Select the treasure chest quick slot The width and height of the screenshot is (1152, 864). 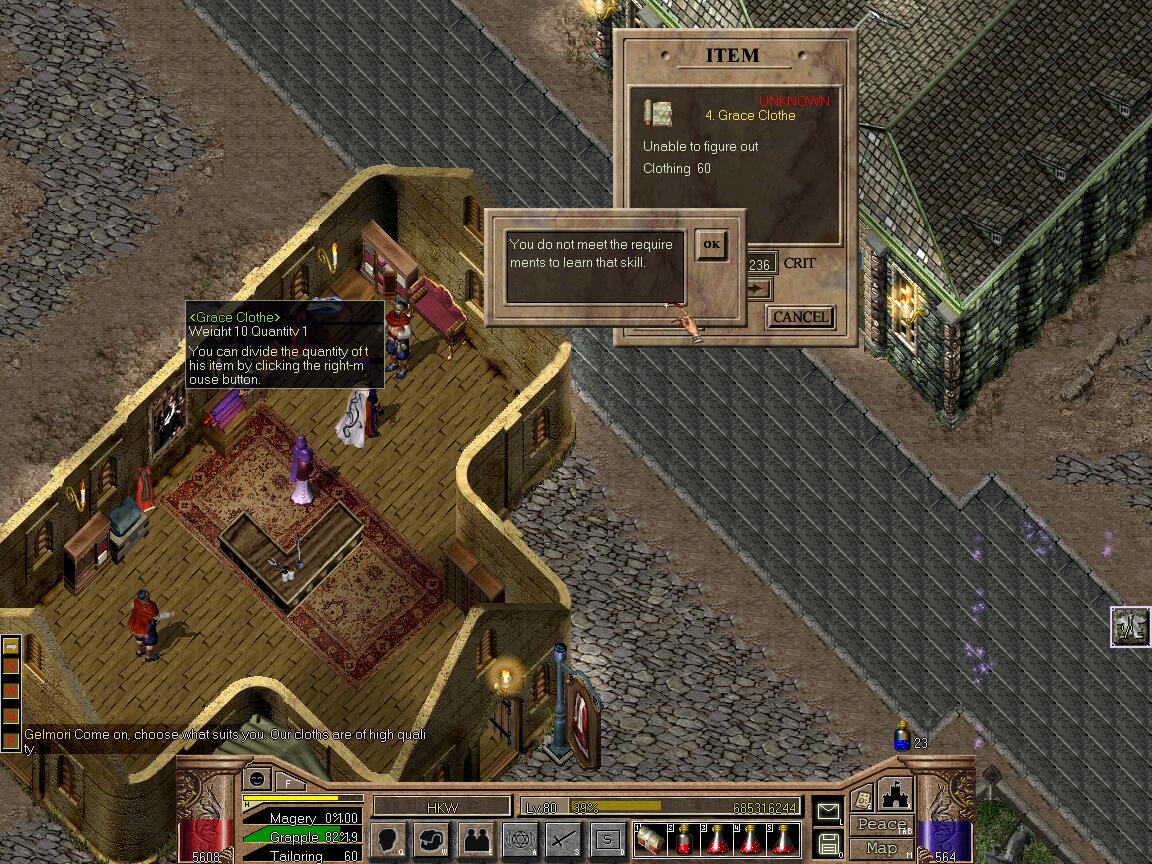pyautogui.click(x=650, y=840)
